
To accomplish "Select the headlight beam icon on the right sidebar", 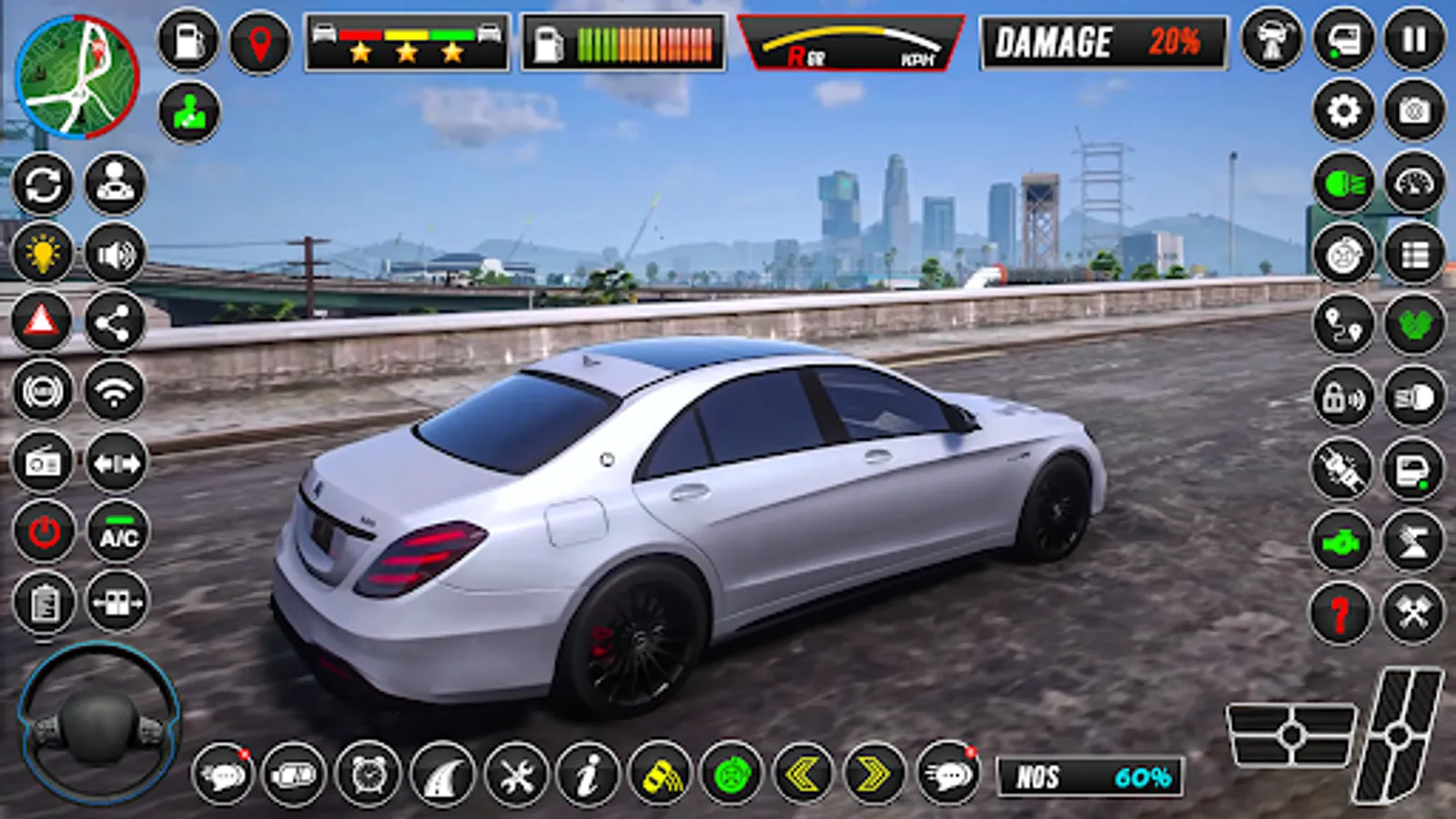I will [1343, 180].
